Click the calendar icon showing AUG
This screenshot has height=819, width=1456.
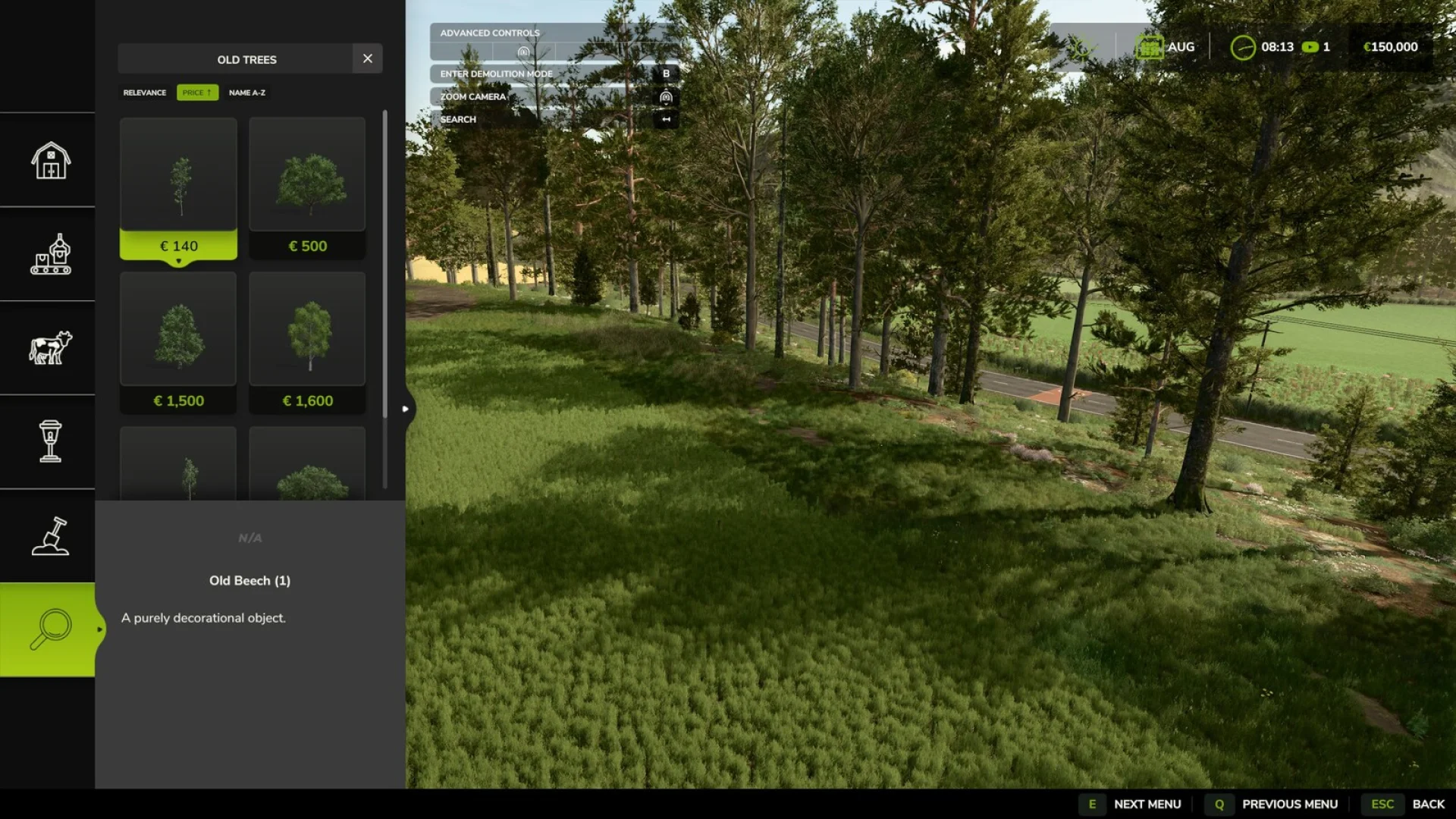[1151, 46]
